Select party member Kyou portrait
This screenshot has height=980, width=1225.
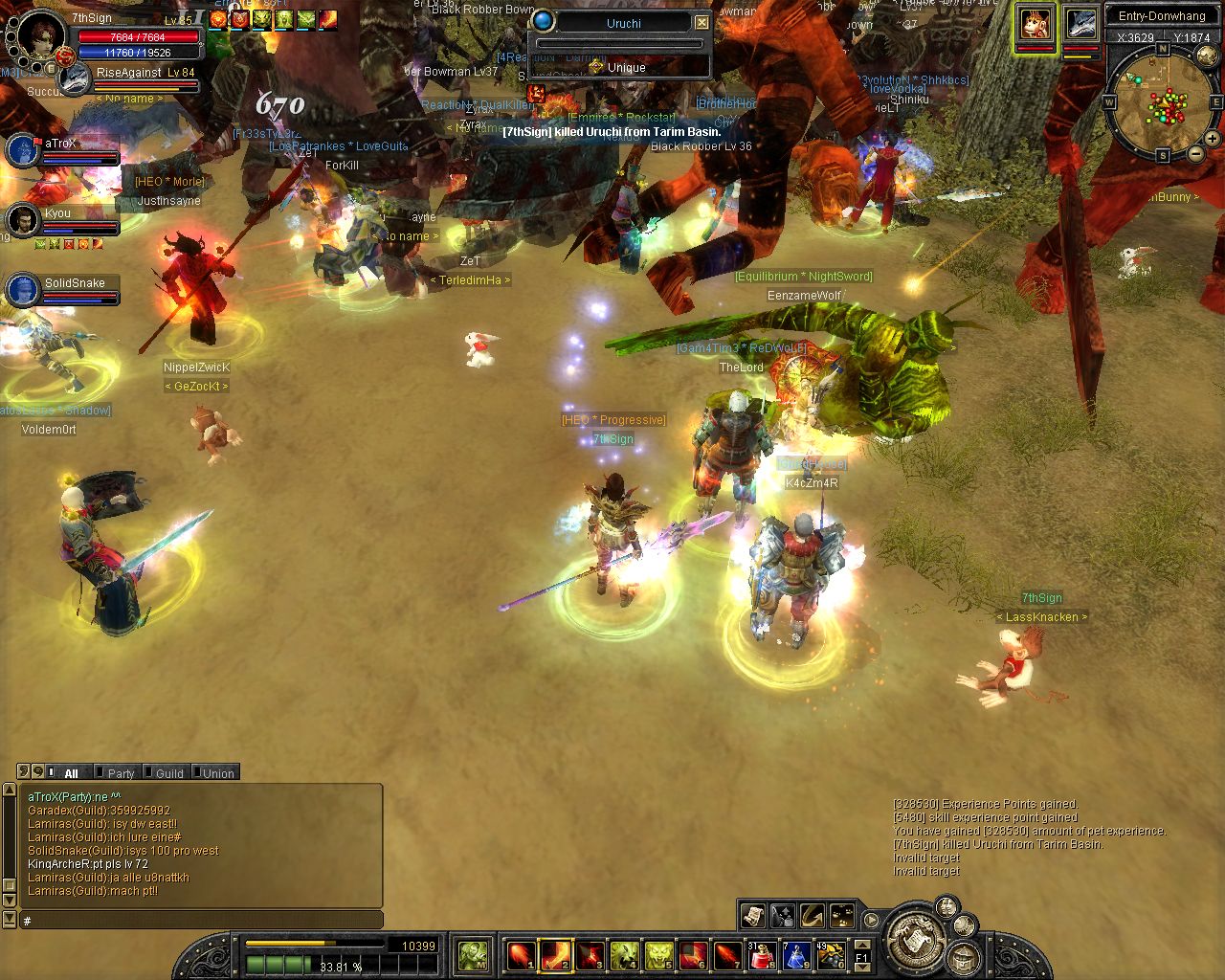click(23, 221)
